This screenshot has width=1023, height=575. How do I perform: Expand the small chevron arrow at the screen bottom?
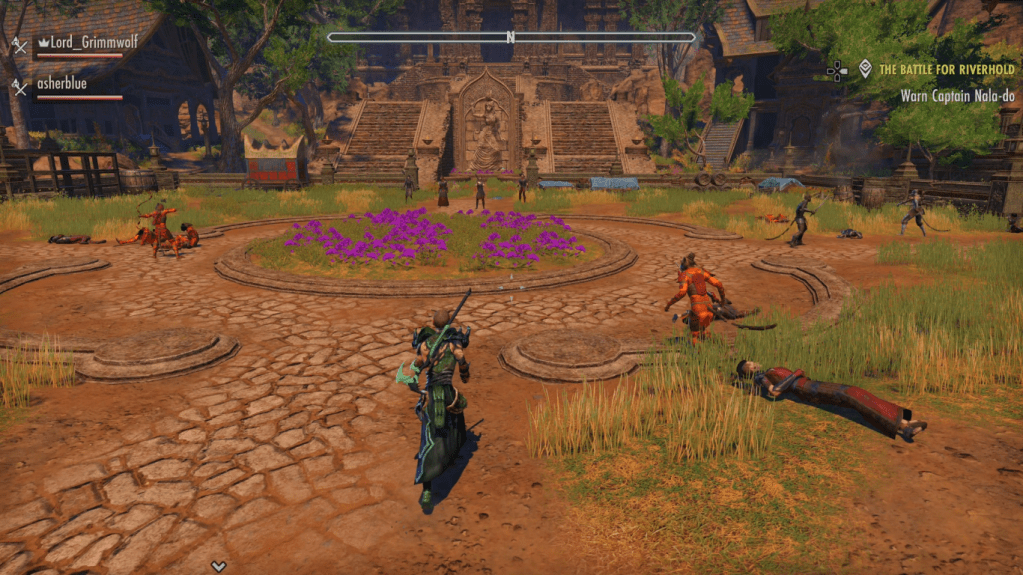coord(218,566)
